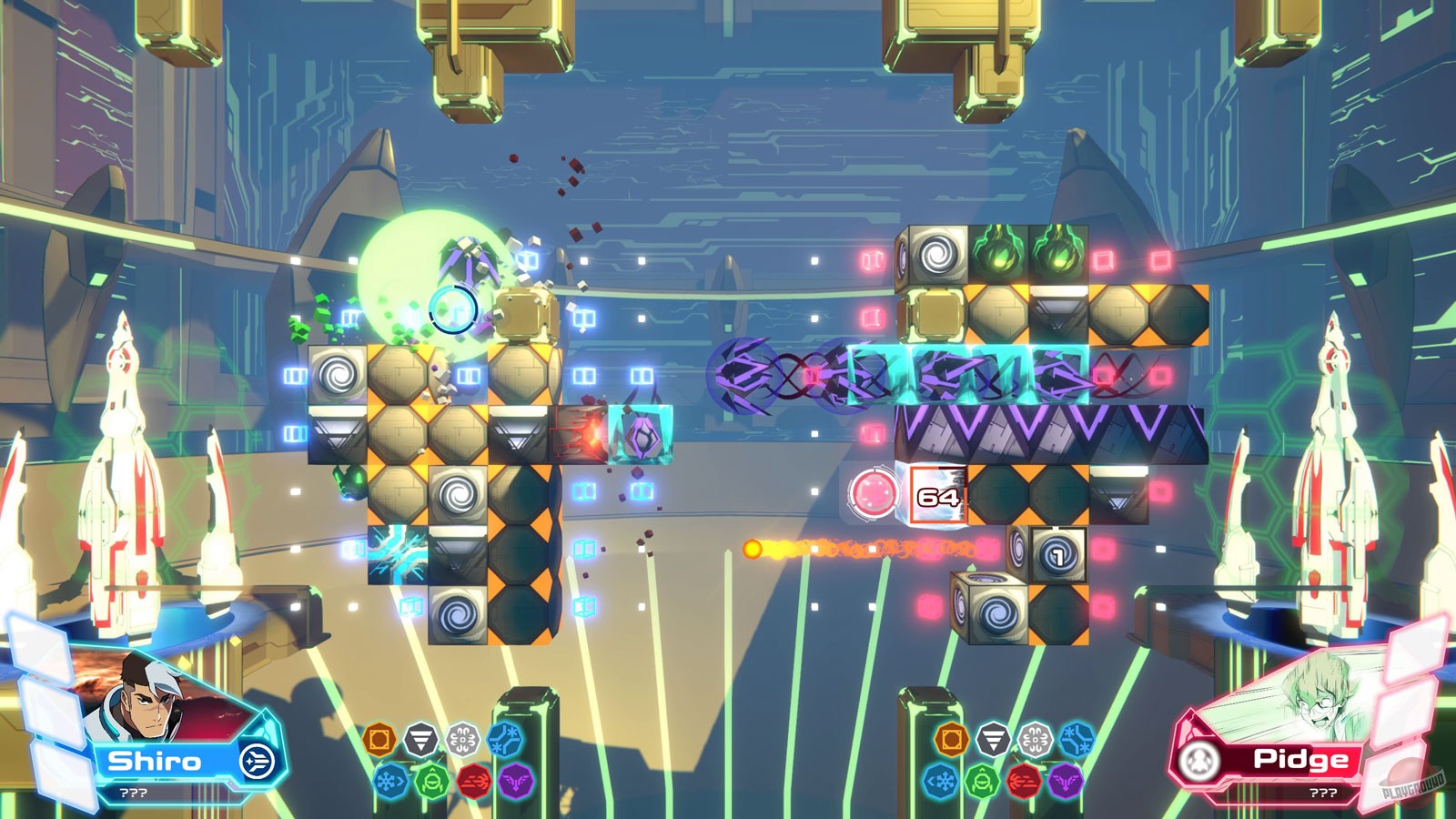Toggle Pidge's purple Voltron emblem ability
Image resolution: width=1456 pixels, height=819 pixels.
1065,781
